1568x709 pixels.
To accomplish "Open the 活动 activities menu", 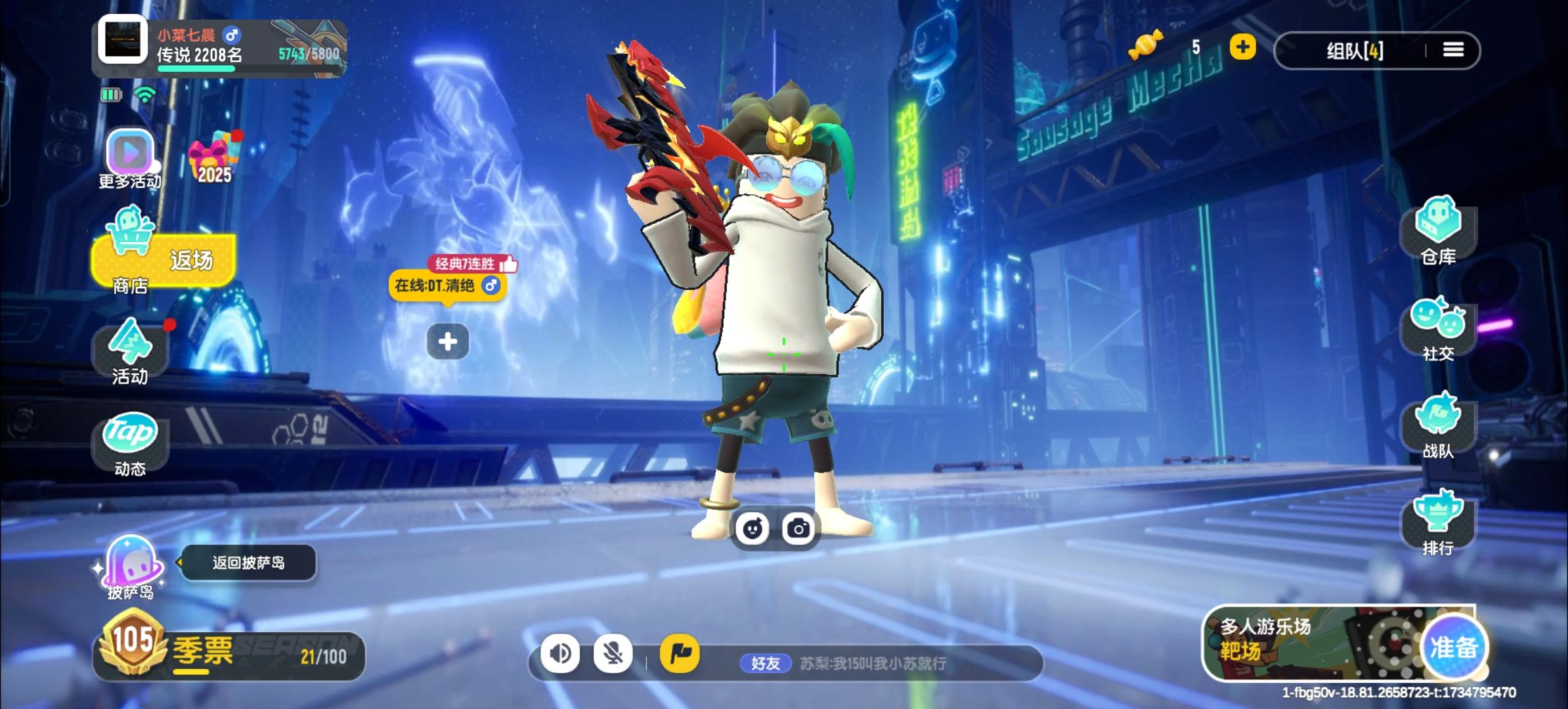I will tap(130, 351).
